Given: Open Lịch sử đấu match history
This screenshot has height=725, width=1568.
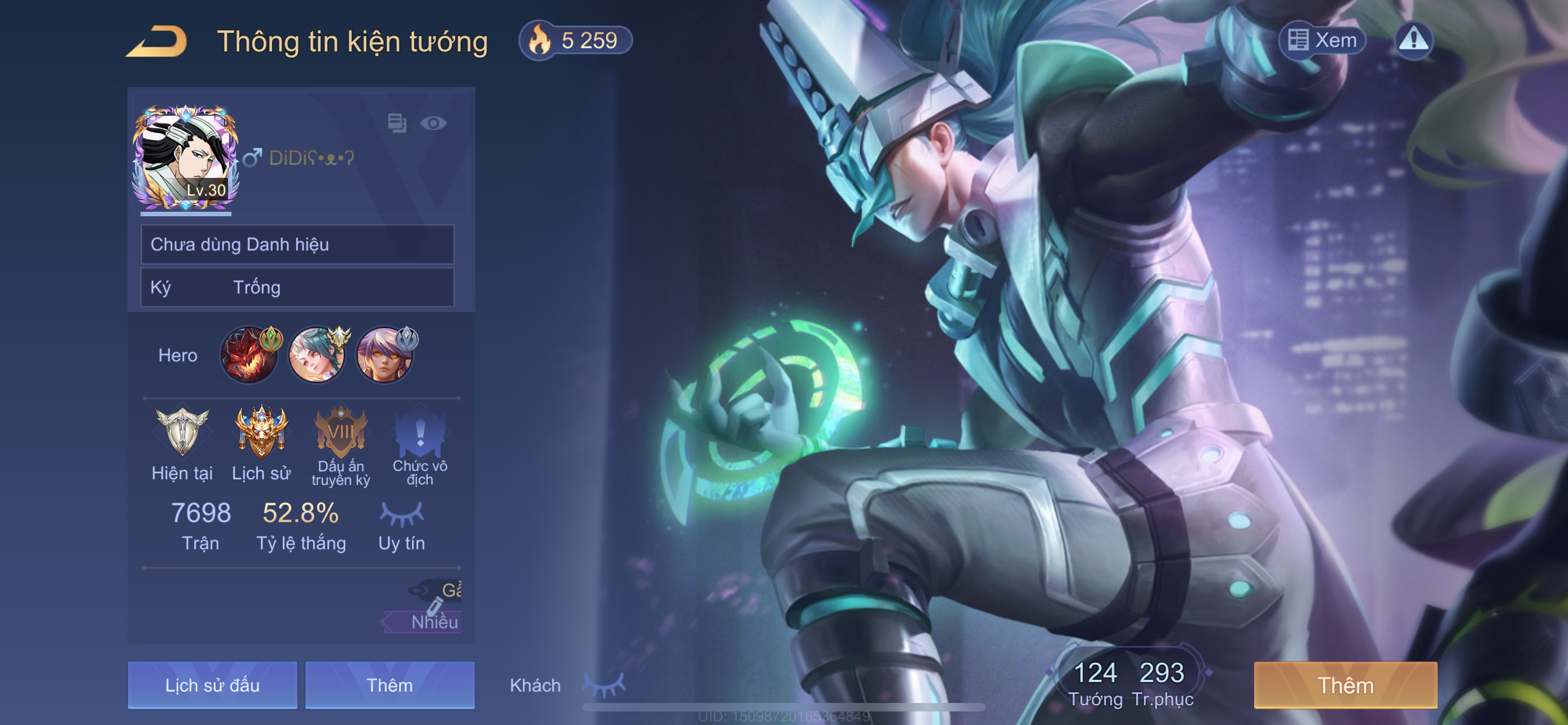Looking at the screenshot, I should (212, 685).
